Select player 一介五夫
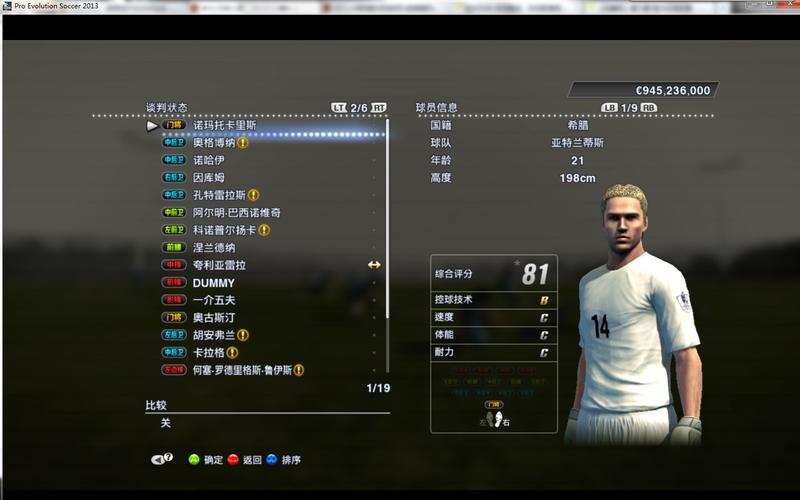The height and width of the screenshot is (500, 800). 214,300
